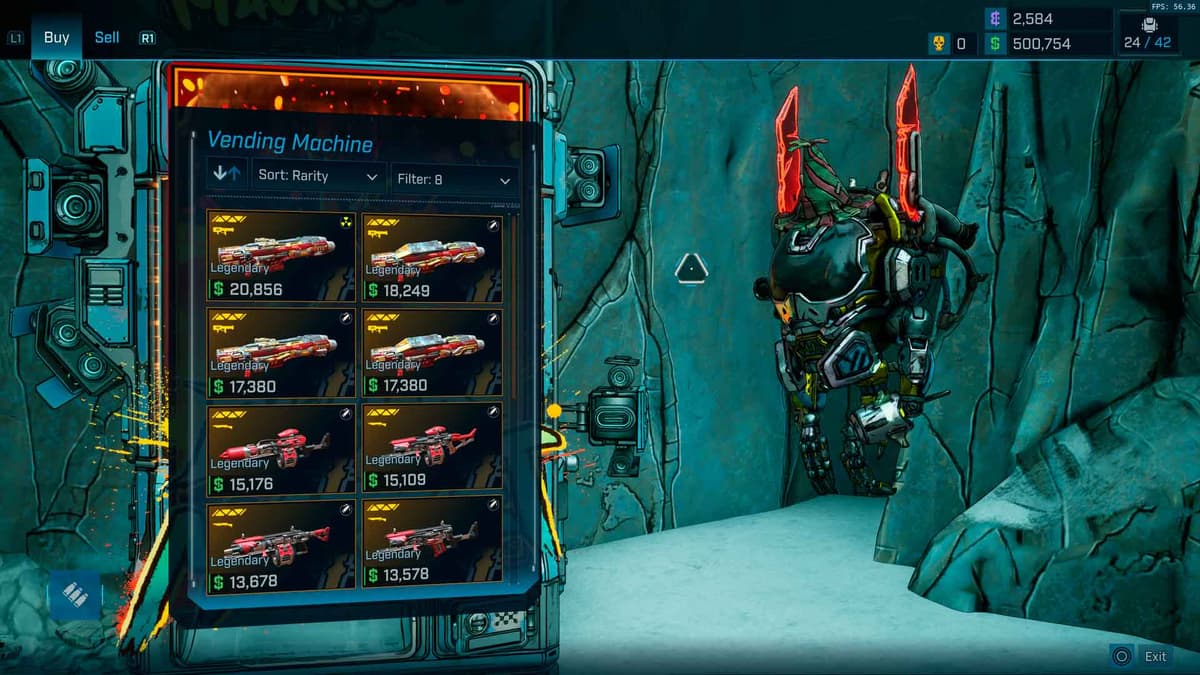Viewport: 1200px width, 675px height.
Task: Click the ammo bullets icon button
Action: (x=75, y=595)
